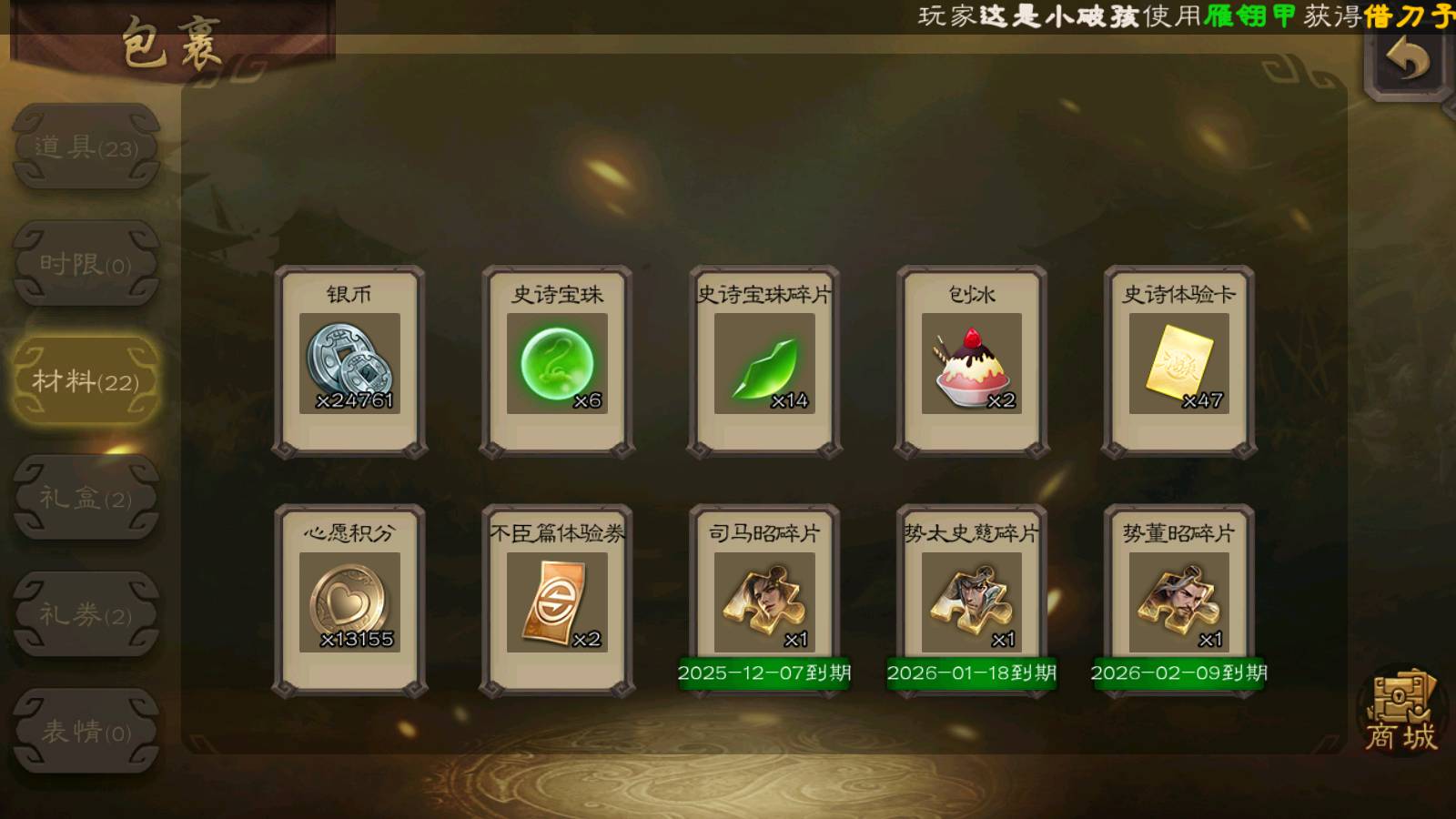Viewport: 1456px width, 819px height.
Task: Select the 不臣篇体验券 ticket item
Action: pos(557,601)
